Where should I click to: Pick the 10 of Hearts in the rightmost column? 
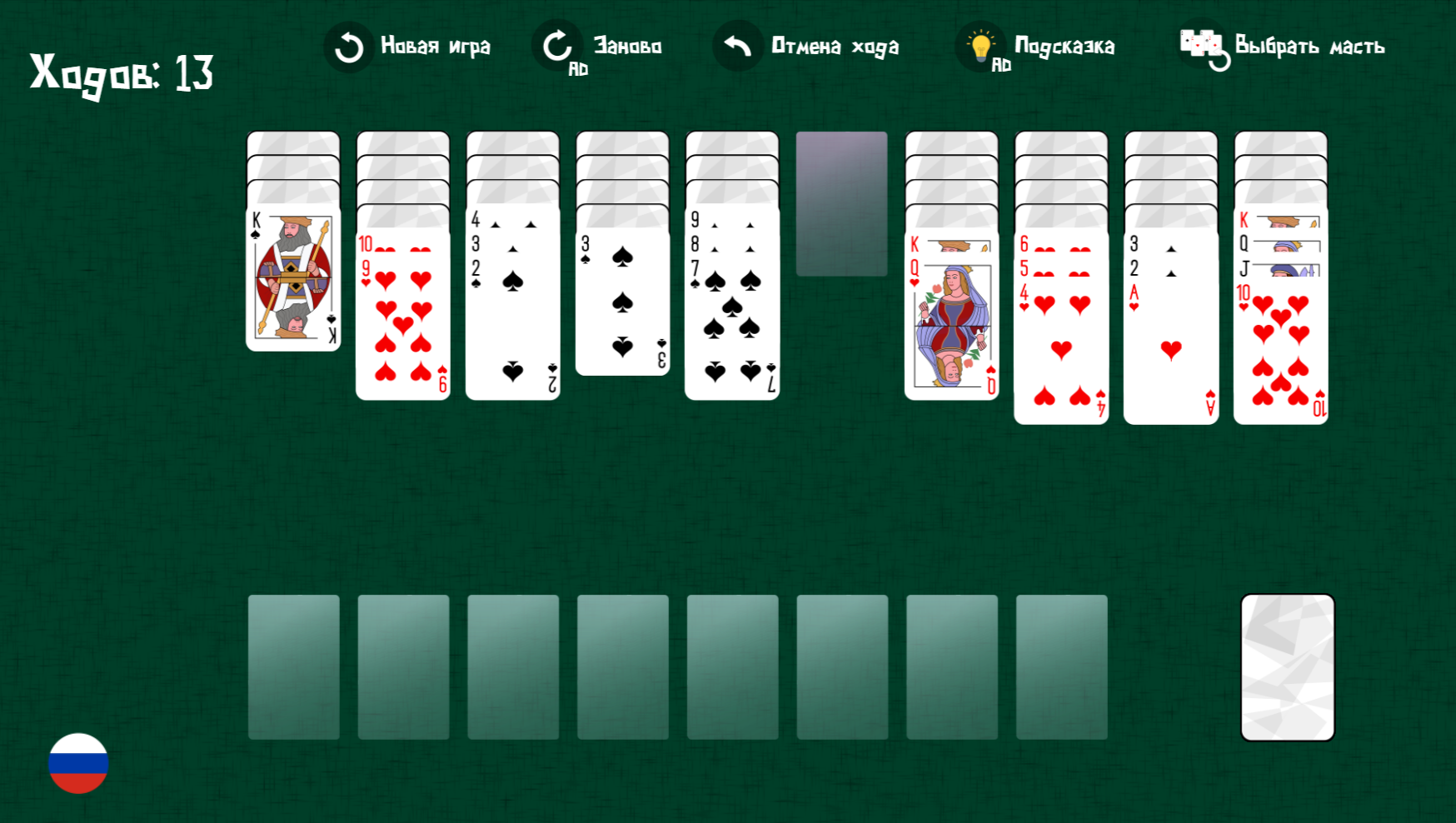1280,350
